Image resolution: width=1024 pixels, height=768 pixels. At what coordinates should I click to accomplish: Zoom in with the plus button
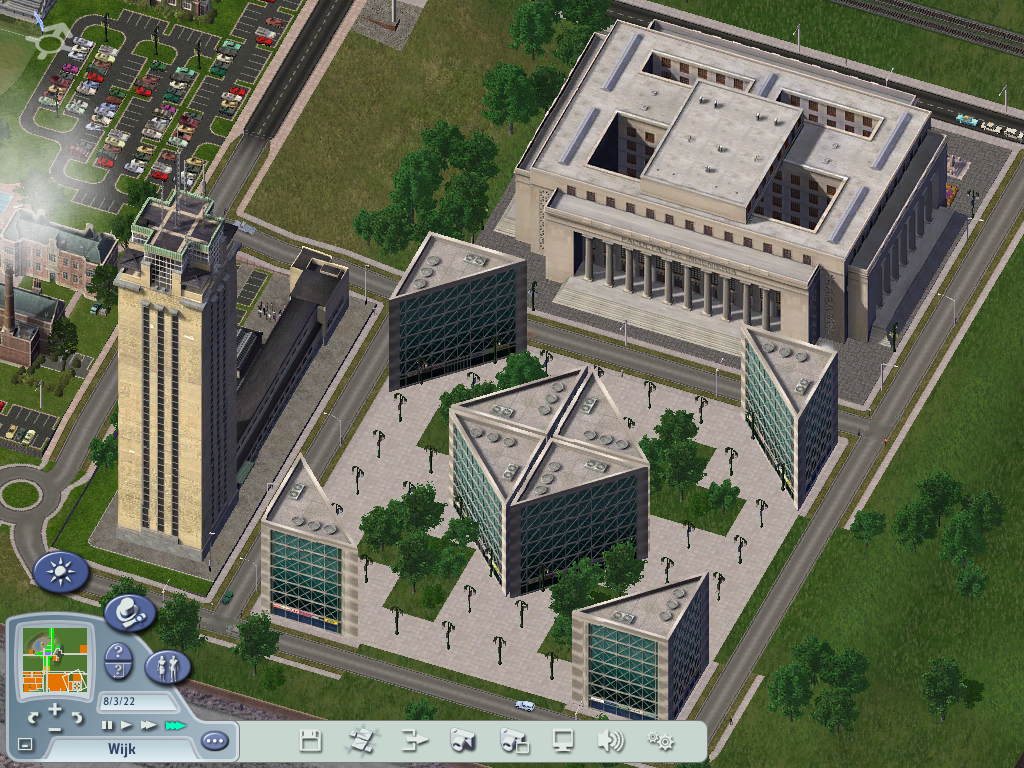(55, 710)
